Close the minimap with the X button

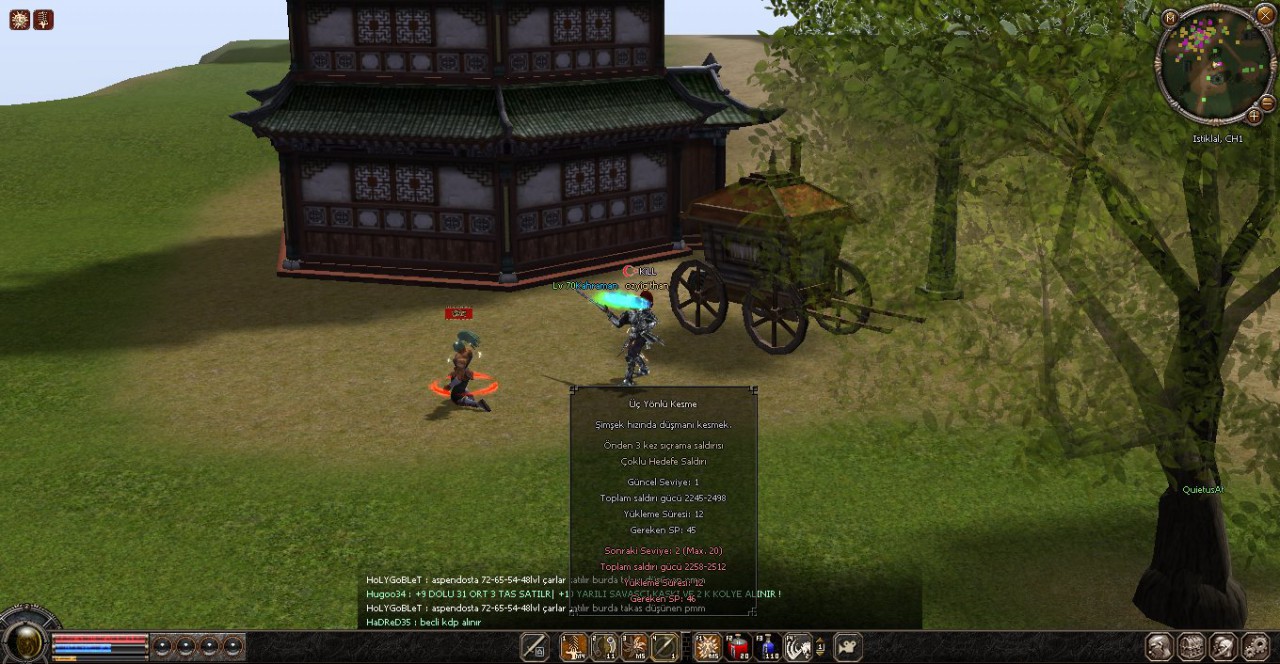[x=1264, y=15]
